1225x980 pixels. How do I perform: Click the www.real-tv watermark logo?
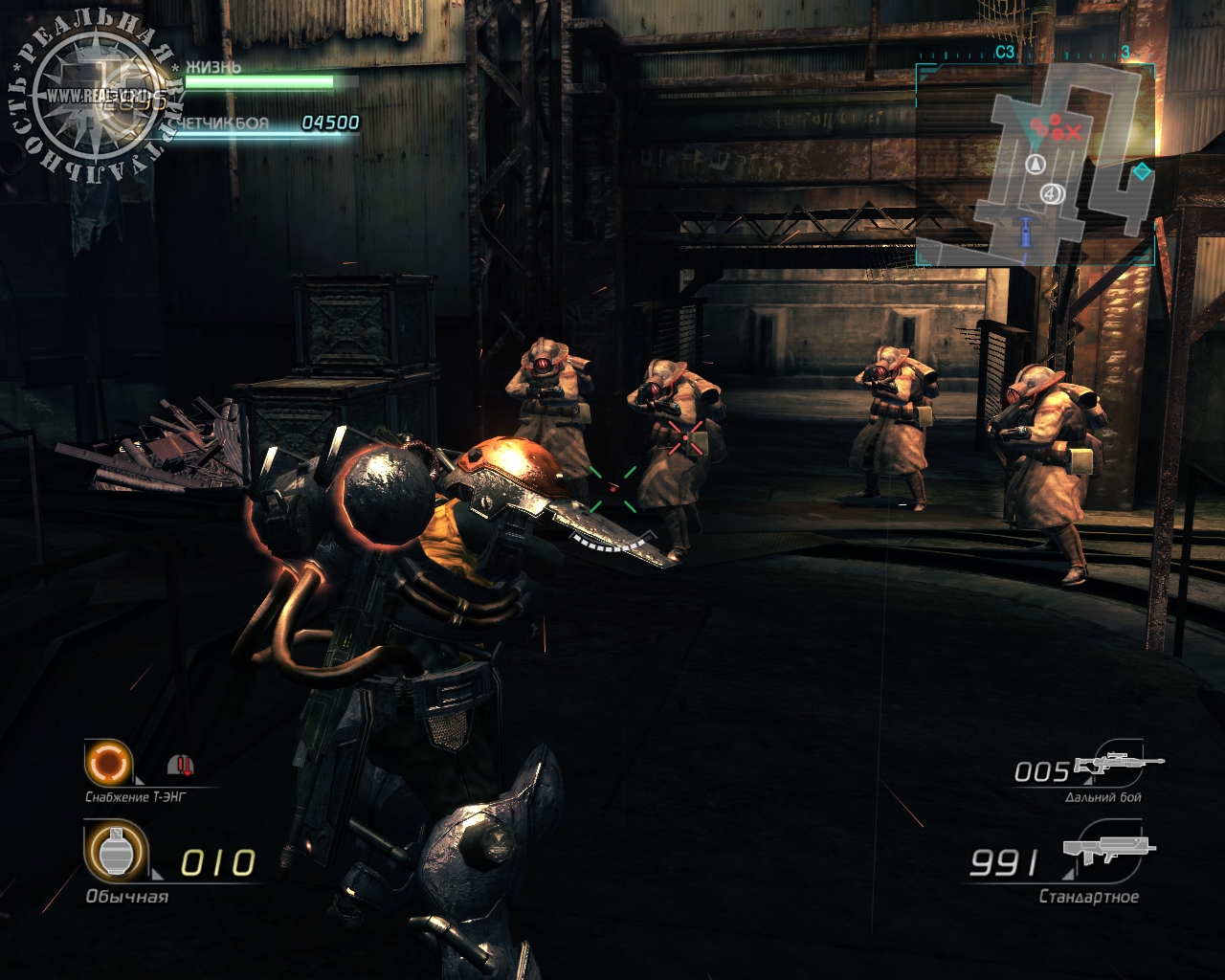click(96, 96)
